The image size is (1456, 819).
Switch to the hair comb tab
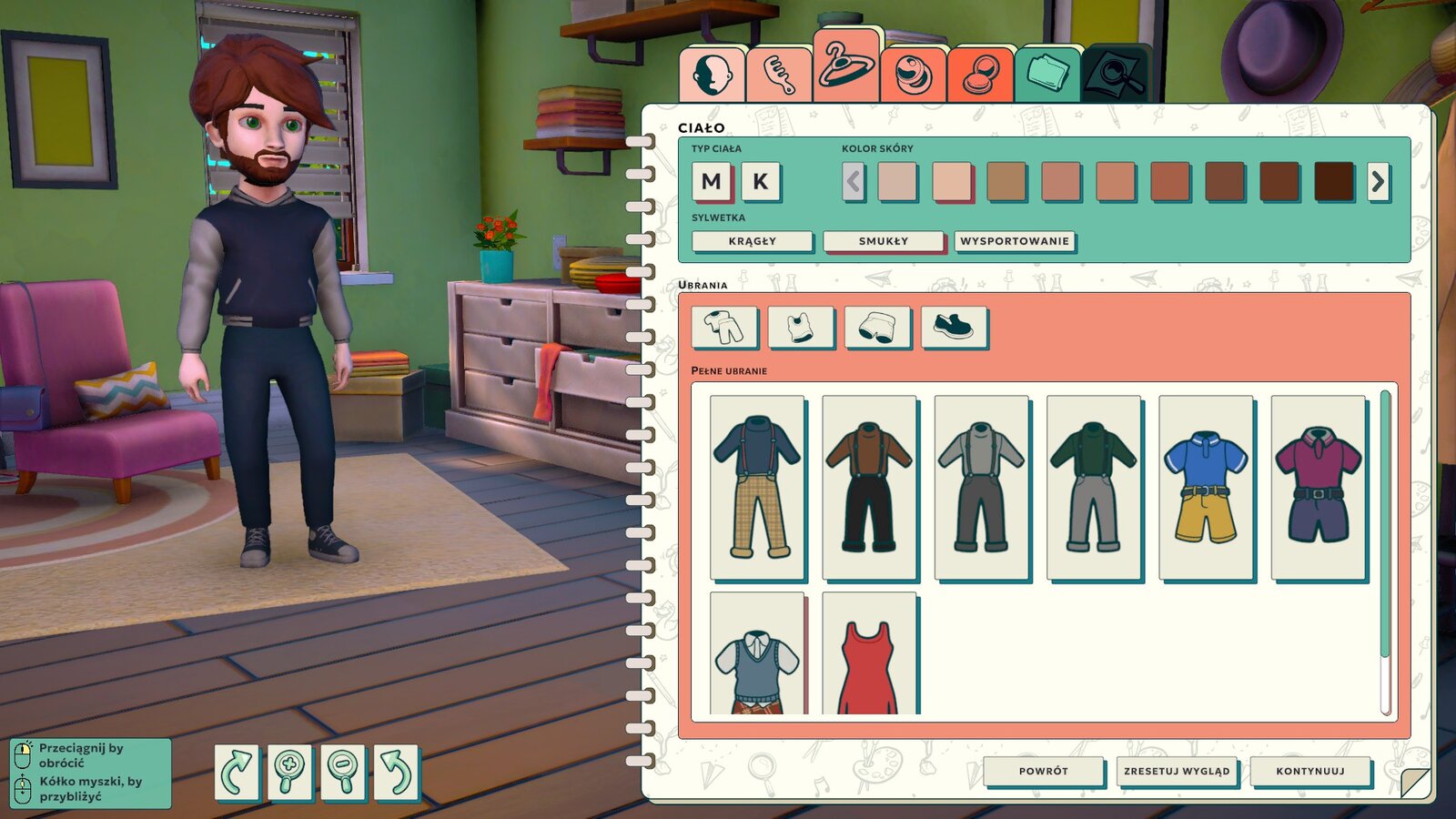click(779, 75)
